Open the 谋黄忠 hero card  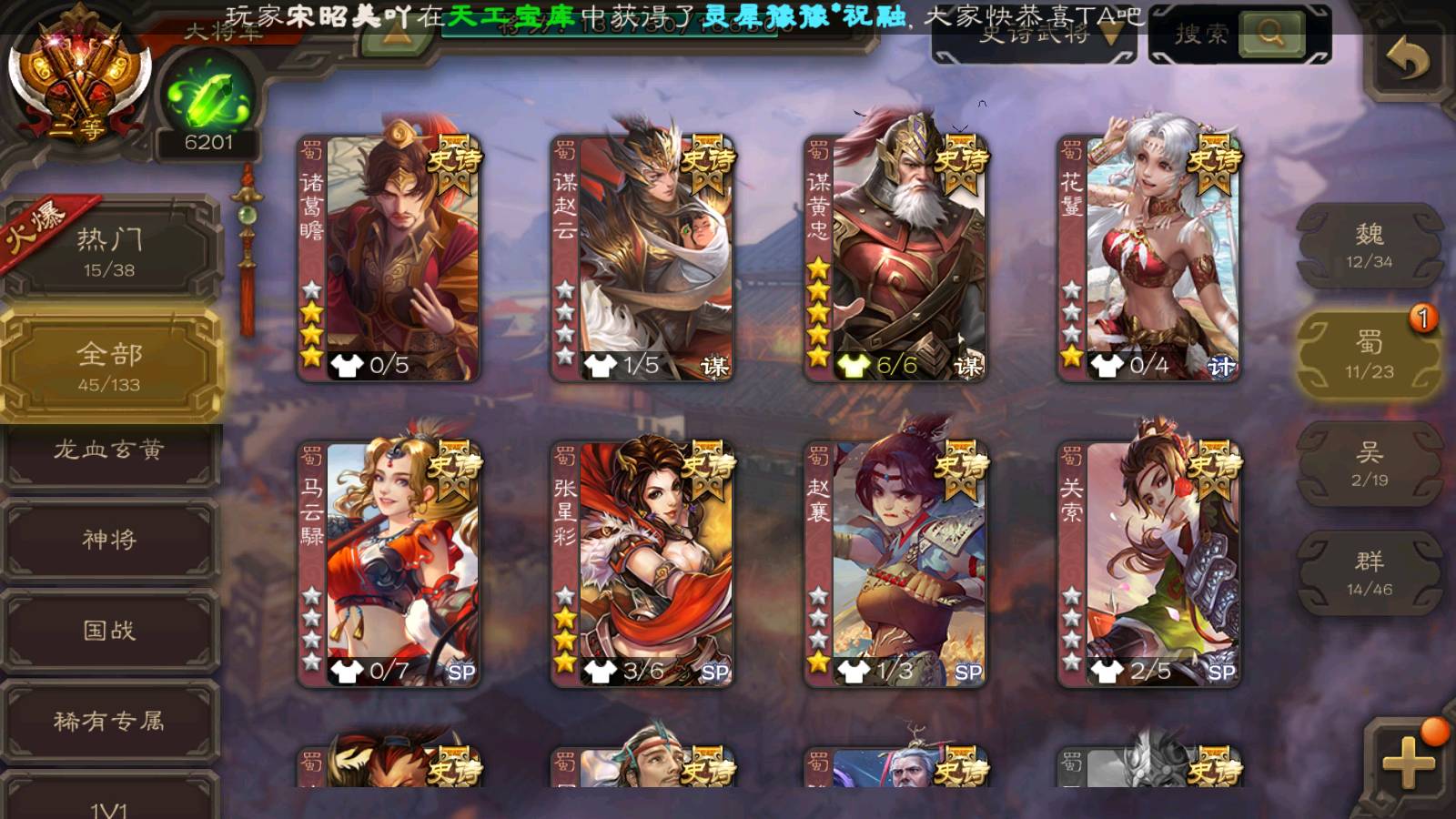point(895,259)
